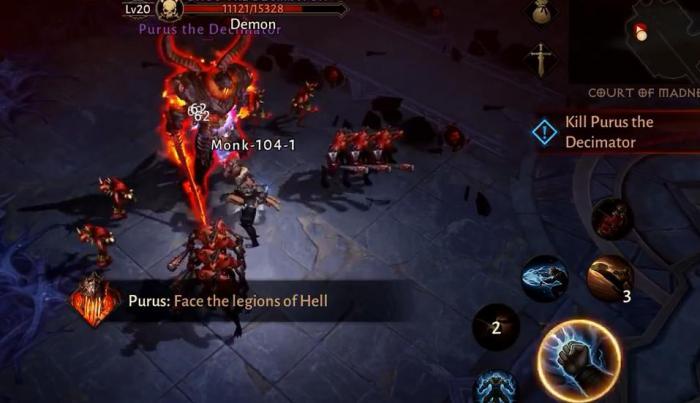This screenshot has width=700, height=403.
Task: Activate the blue lightning strike skill
Action: 544,278
